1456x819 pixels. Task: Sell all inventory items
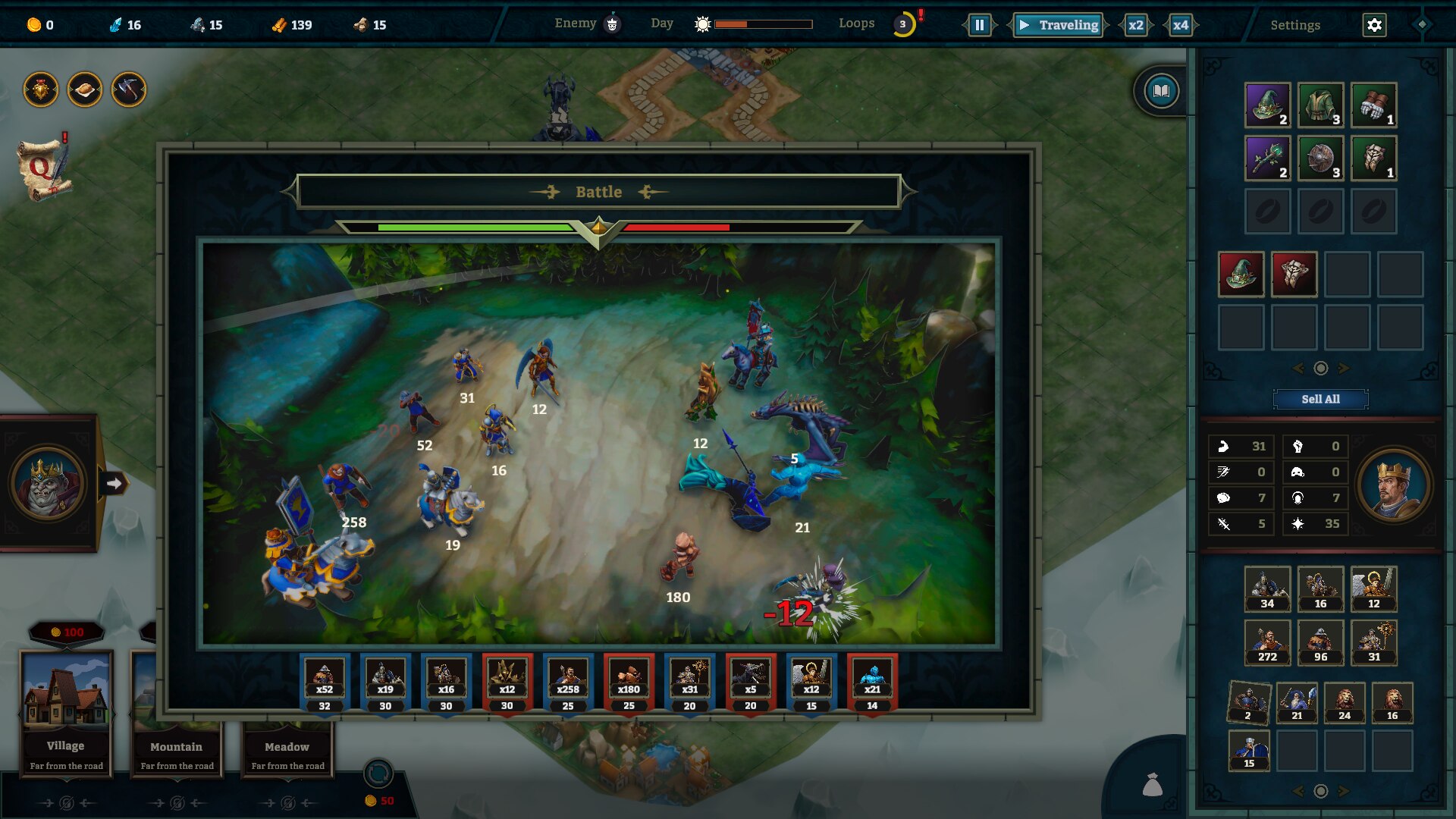(x=1320, y=399)
